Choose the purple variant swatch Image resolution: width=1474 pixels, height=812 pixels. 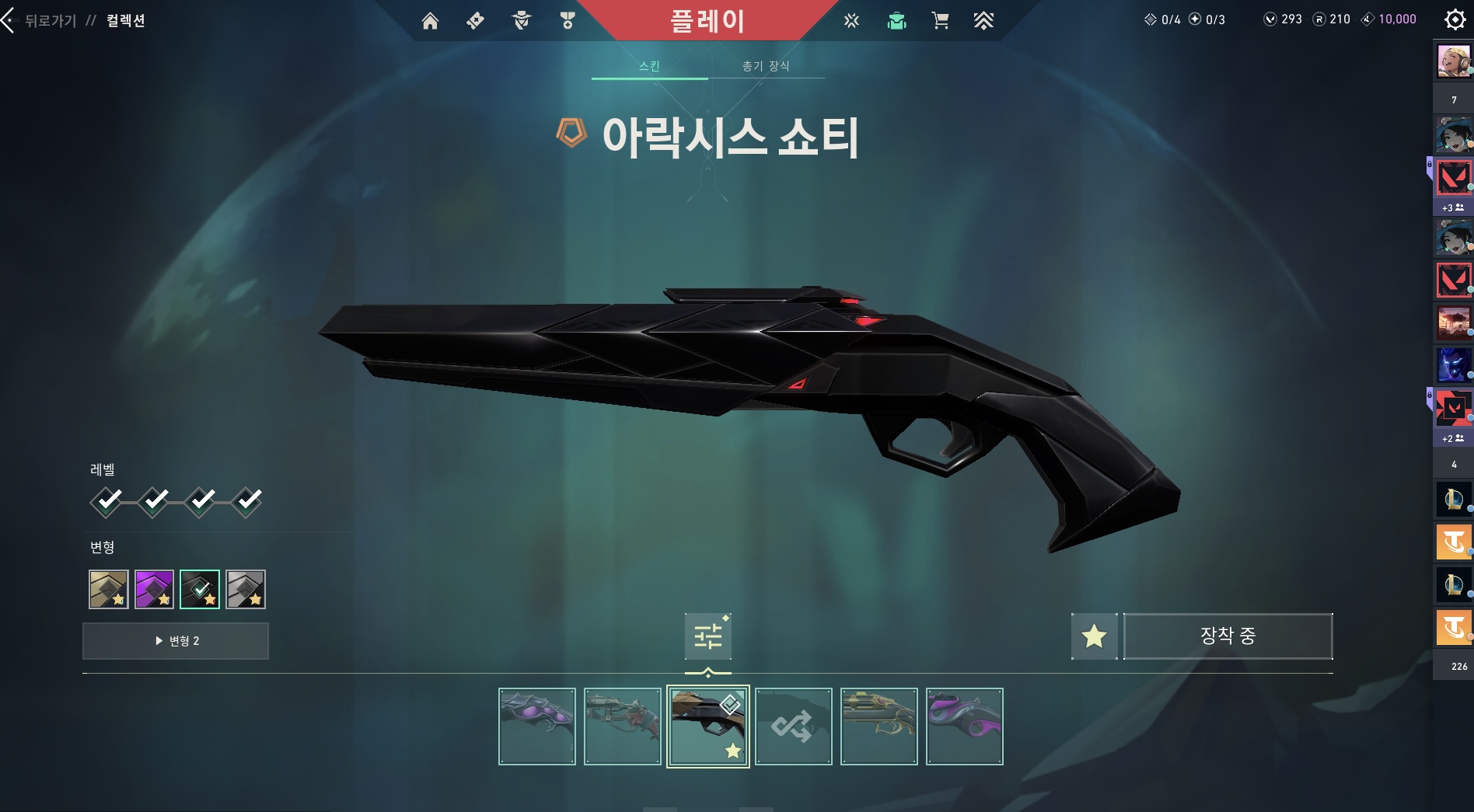coord(154,589)
